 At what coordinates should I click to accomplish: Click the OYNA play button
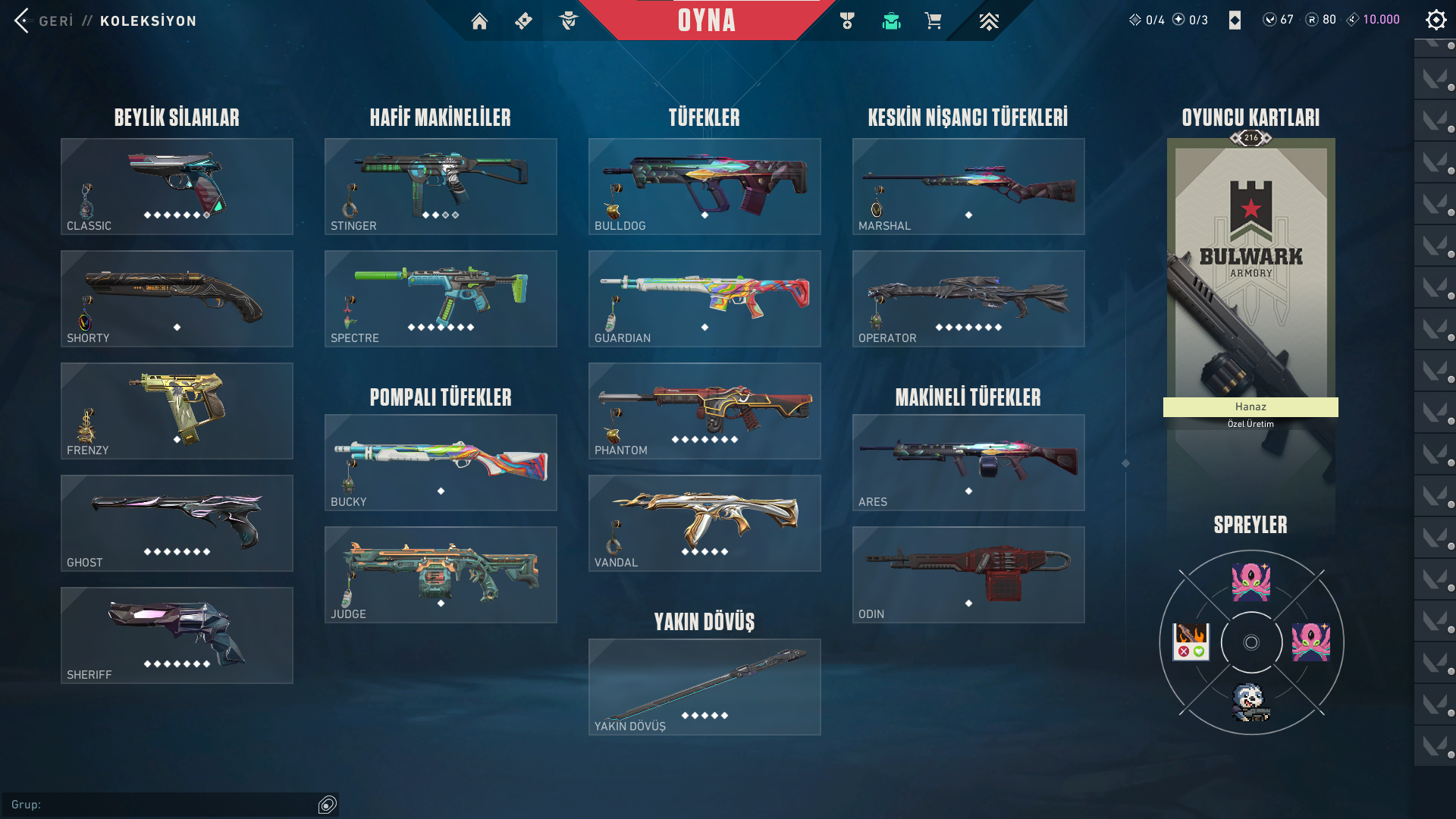point(706,20)
